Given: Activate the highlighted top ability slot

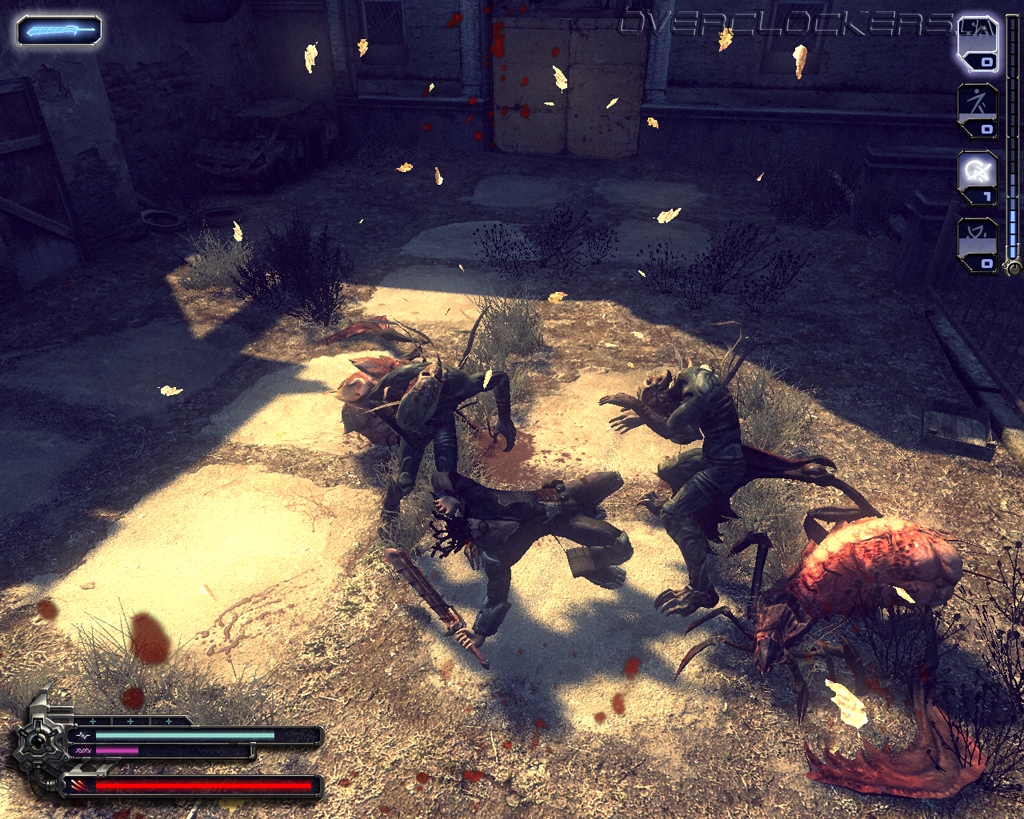Looking at the screenshot, I should [x=976, y=43].
